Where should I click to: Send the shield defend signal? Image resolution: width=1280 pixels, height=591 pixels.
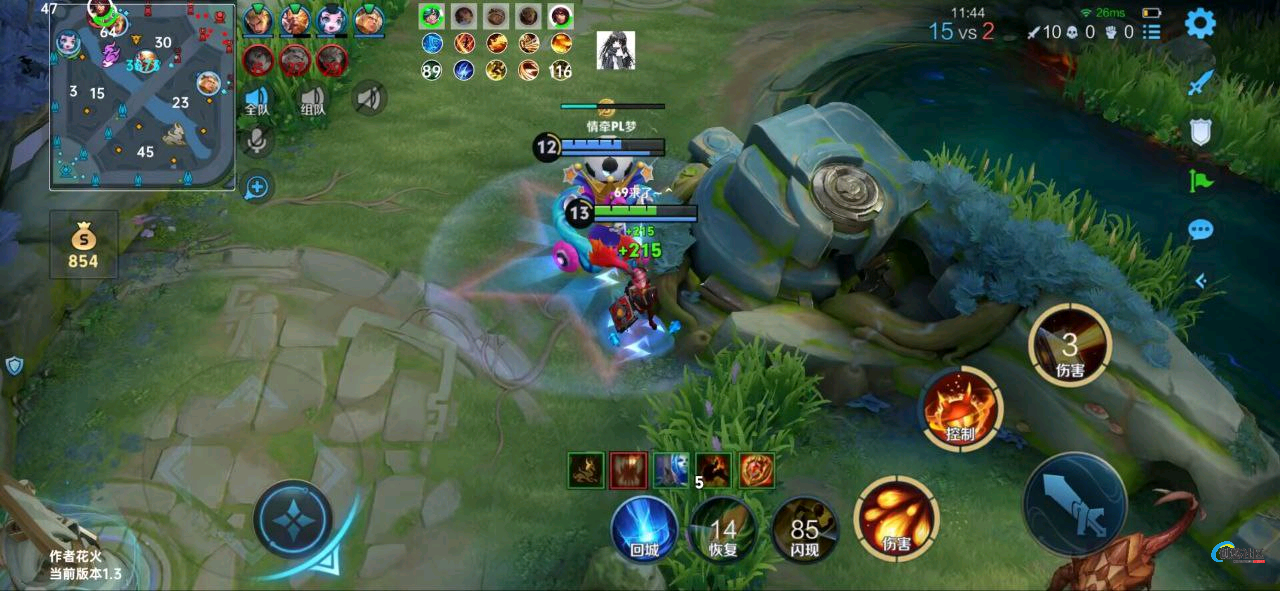(x=1200, y=132)
